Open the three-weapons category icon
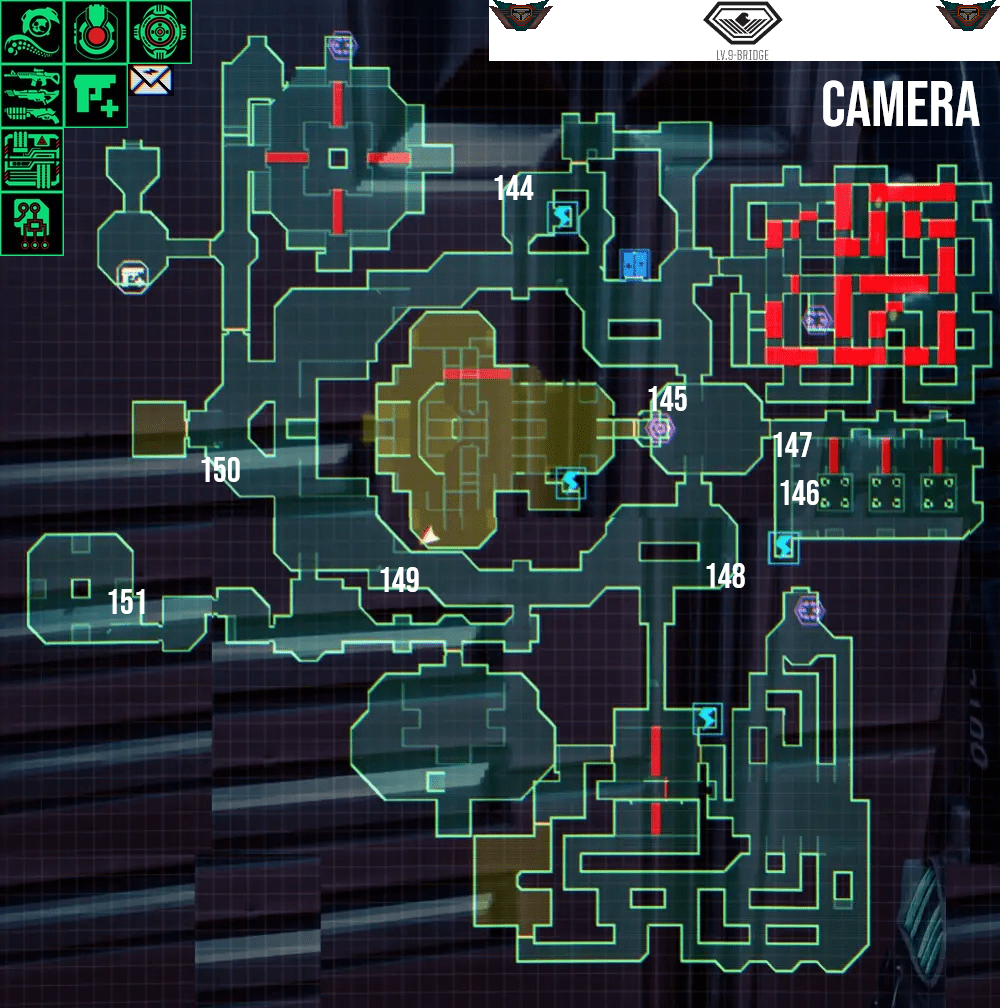This screenshot has width=1000, height=1008. (x=31, y=95)
